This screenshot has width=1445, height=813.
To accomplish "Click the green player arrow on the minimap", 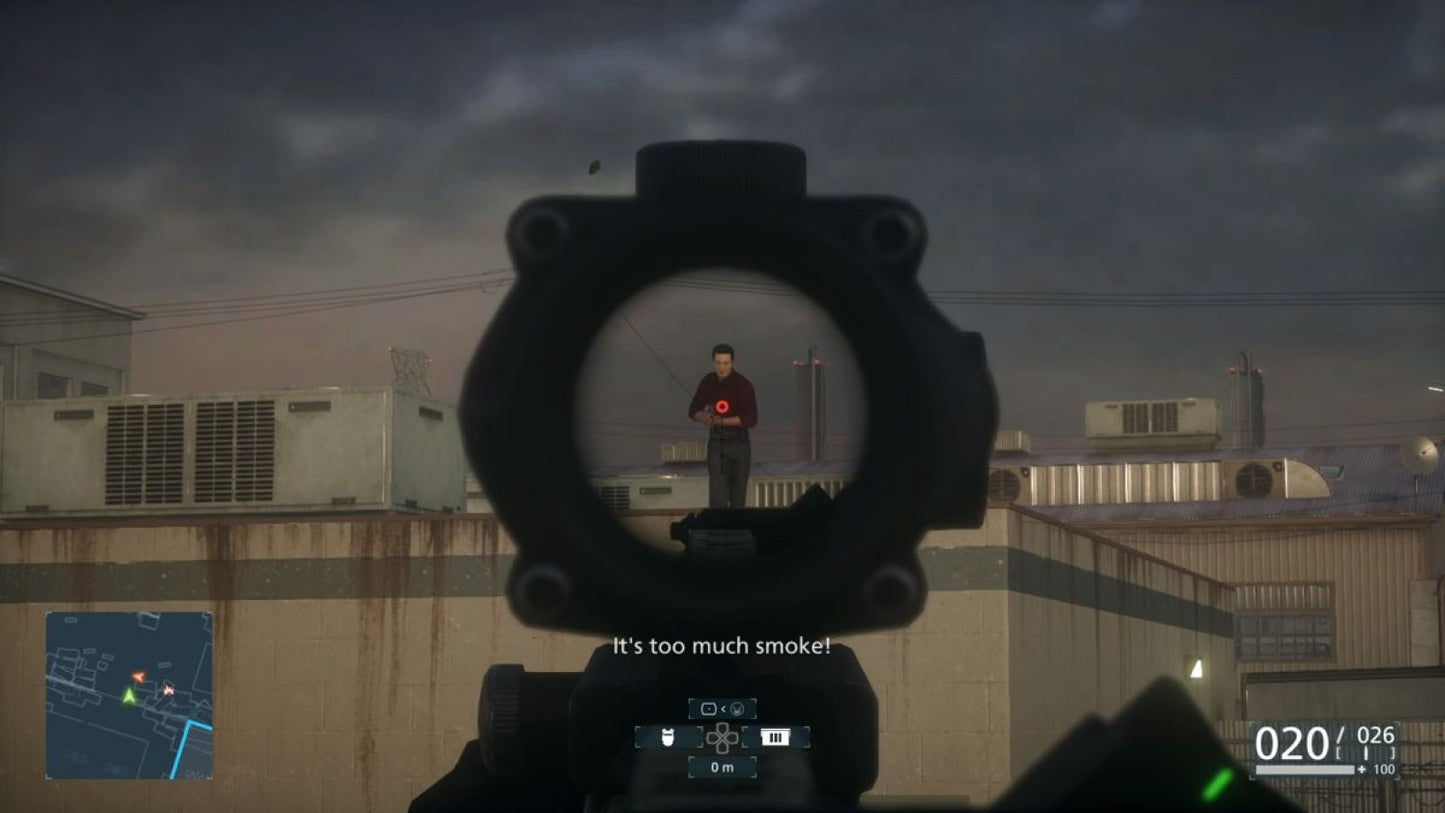I will coord(129,696).
